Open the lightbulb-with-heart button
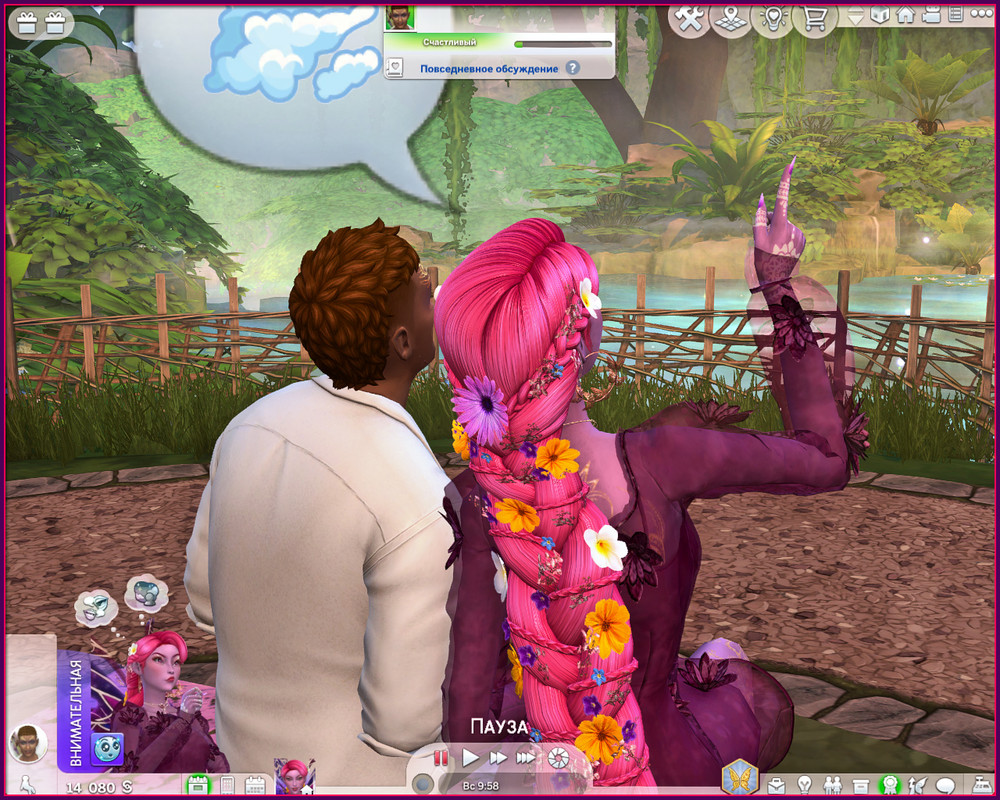 [772, 18]
